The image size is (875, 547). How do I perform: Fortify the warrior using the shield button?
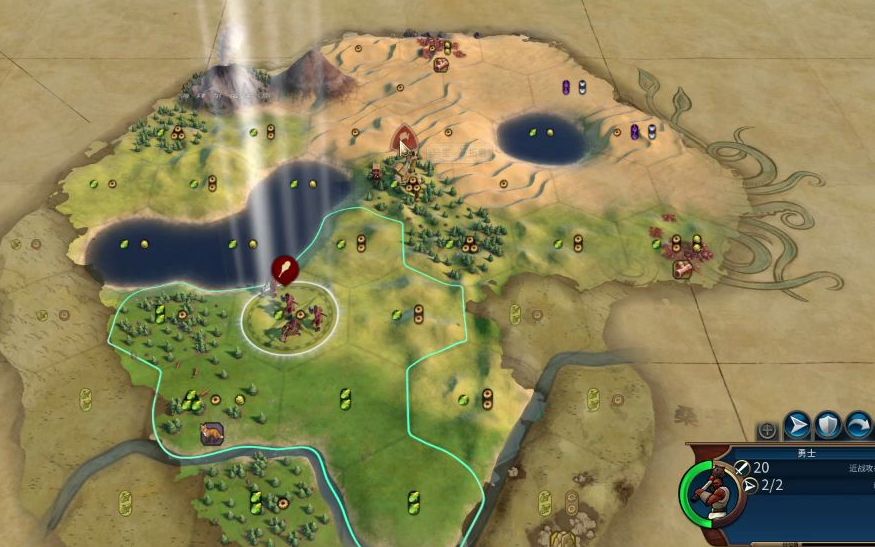[x=828, y=426]
